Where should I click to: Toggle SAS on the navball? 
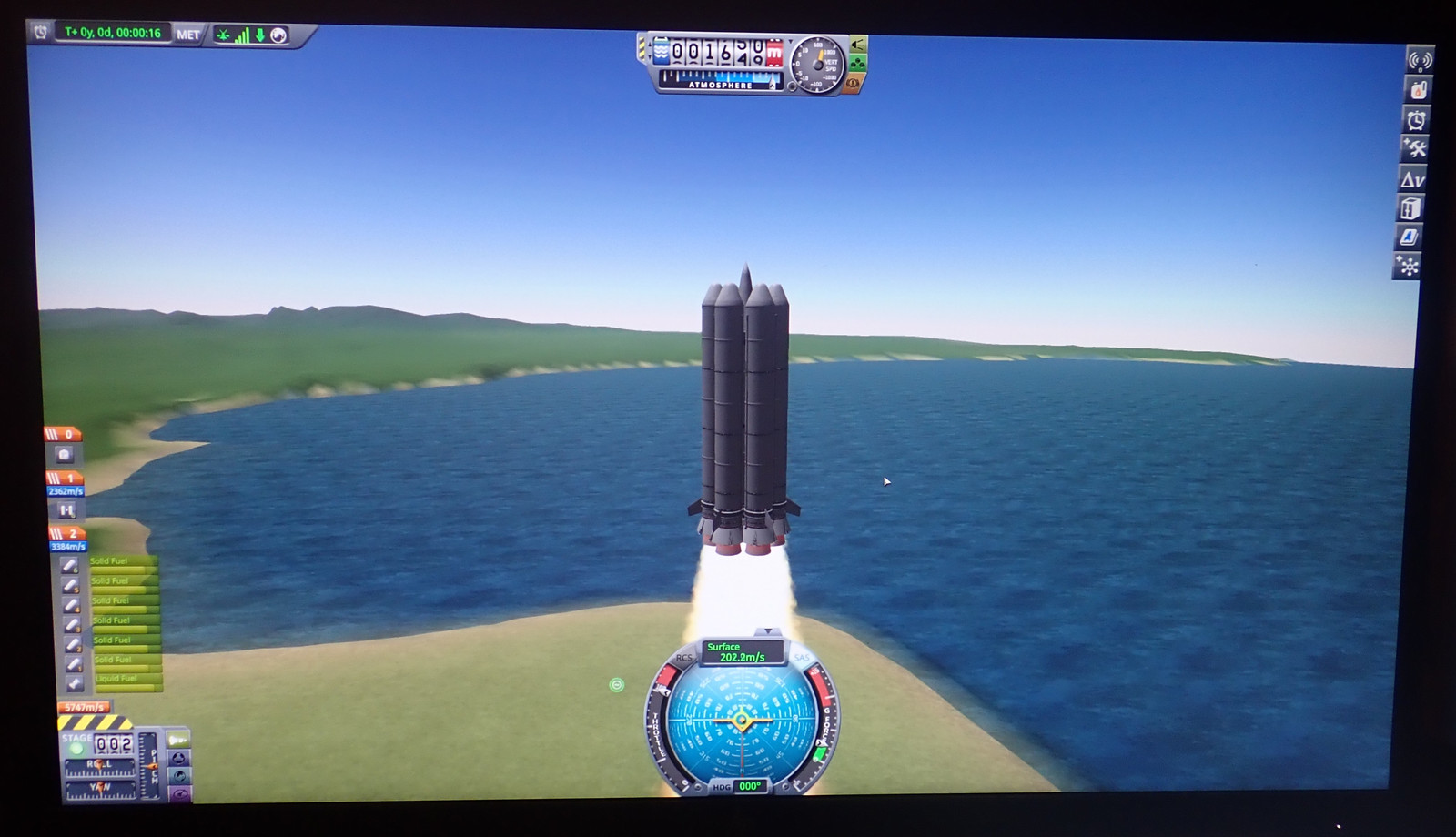[802, 658]
